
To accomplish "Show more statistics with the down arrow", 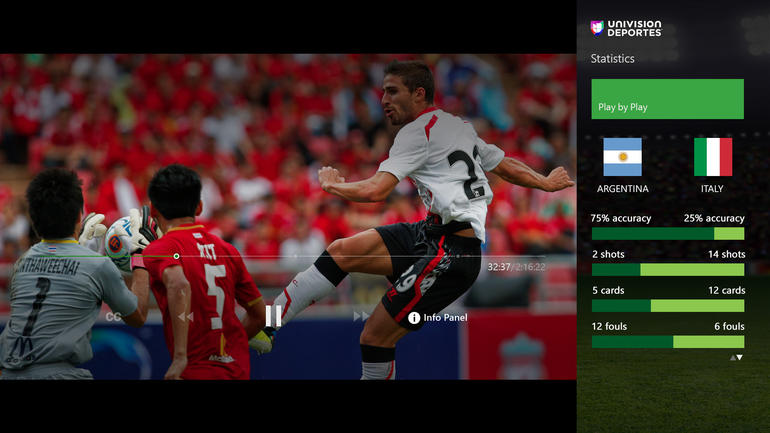I will pos(740,357).
